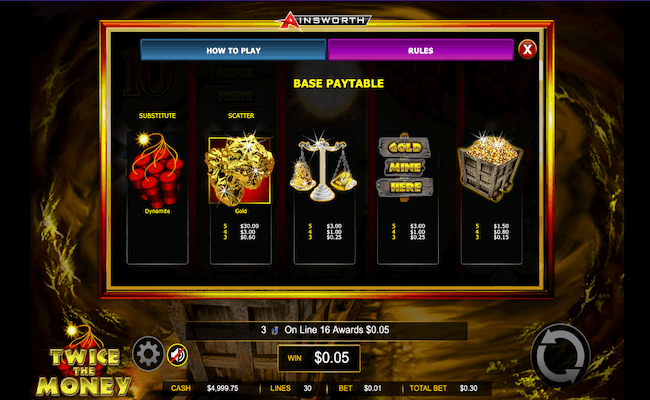Switch to the How To Play tab
Image resolution: width=650 pixels, height=400 pixels.
233,49
